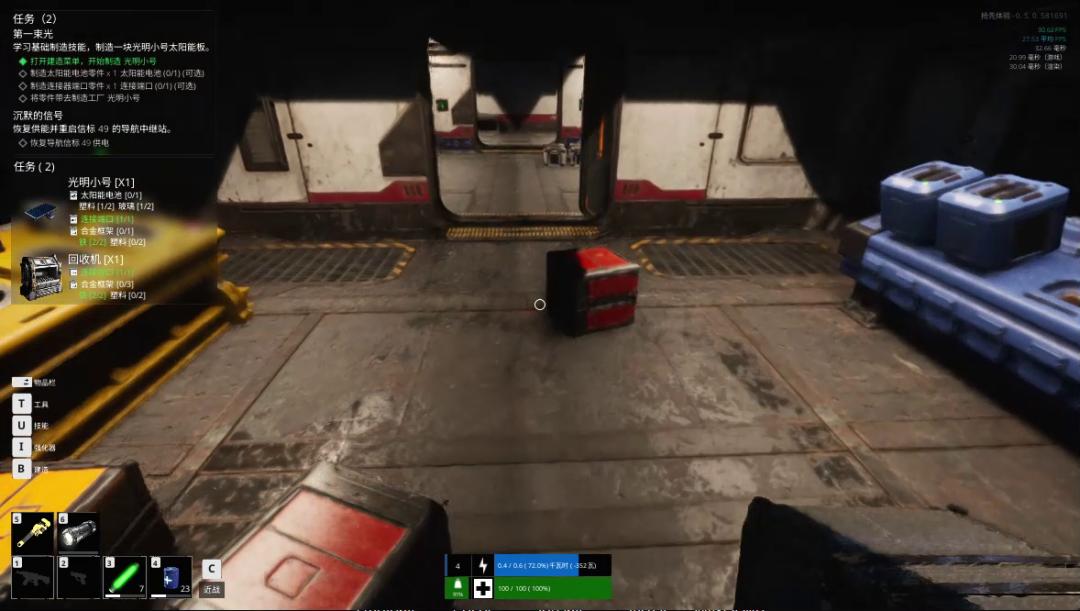Click the lightning bolt power icon
This screenshot has height=611, width=1080.
(482, 566)
